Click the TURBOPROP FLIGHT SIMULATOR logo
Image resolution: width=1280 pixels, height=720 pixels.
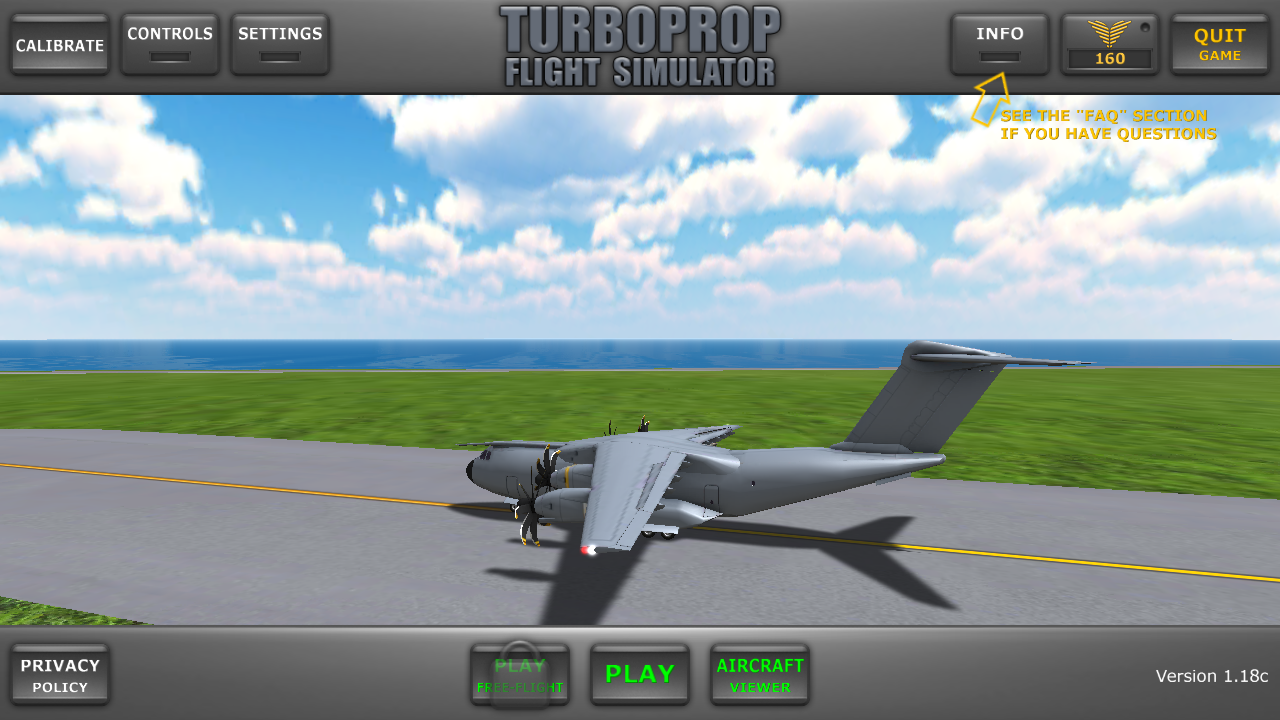click(640, 44)
